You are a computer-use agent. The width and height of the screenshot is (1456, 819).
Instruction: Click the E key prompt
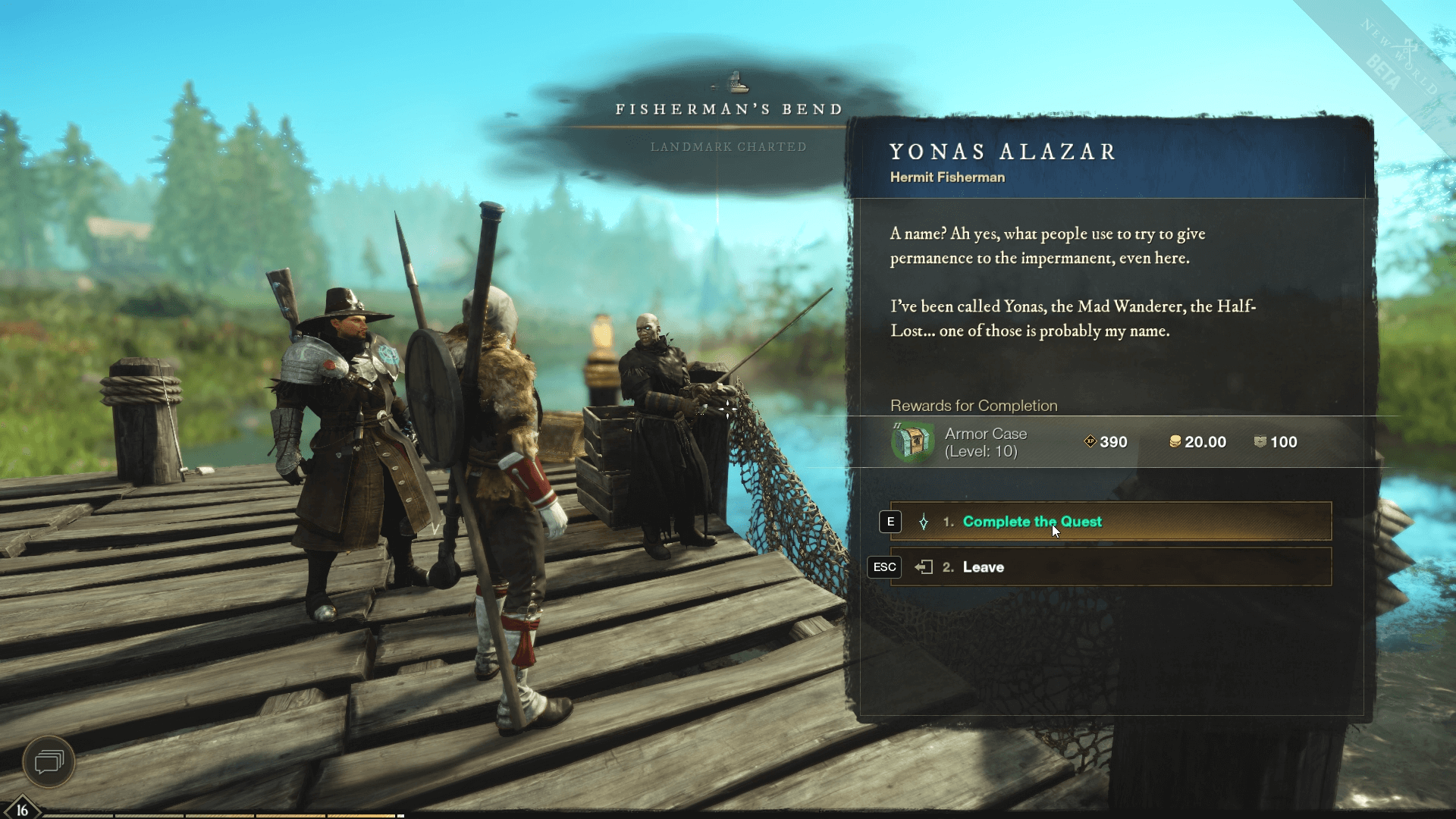point(890,522)
